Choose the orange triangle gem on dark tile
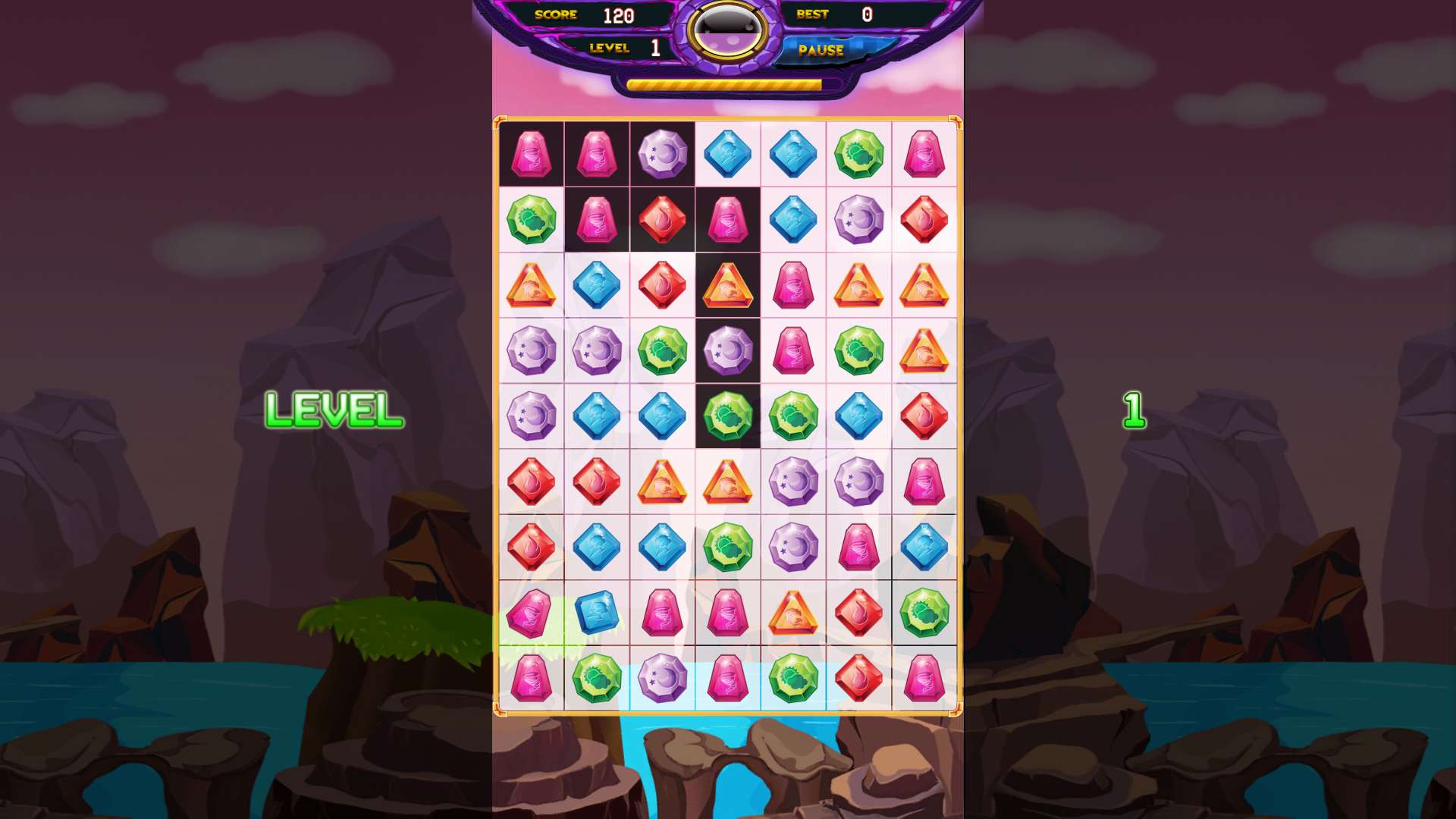Viewport: 1456px width, 819px height. click(x=727, y=285)
